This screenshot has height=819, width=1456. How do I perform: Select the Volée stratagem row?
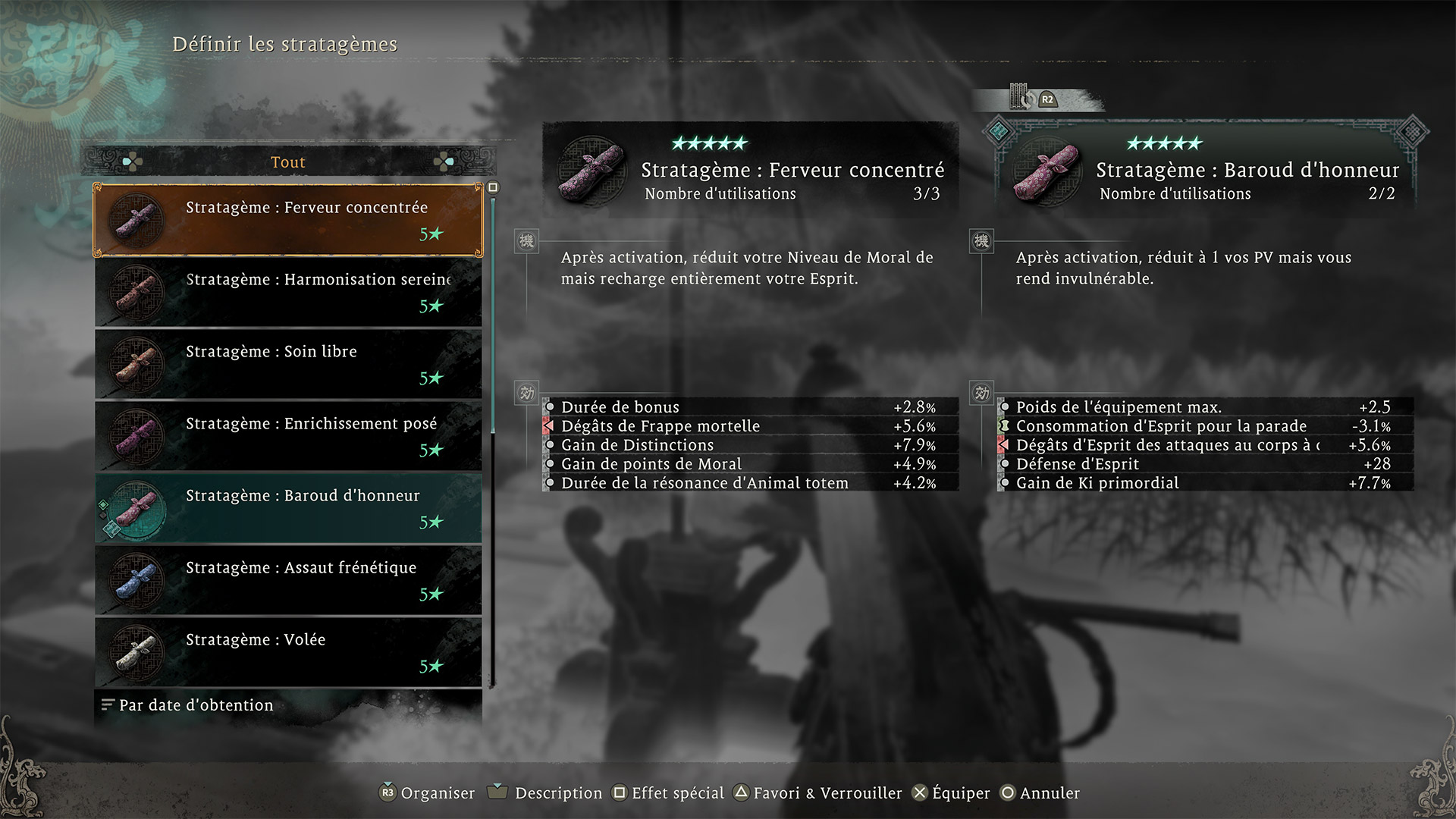coord(288,652)
